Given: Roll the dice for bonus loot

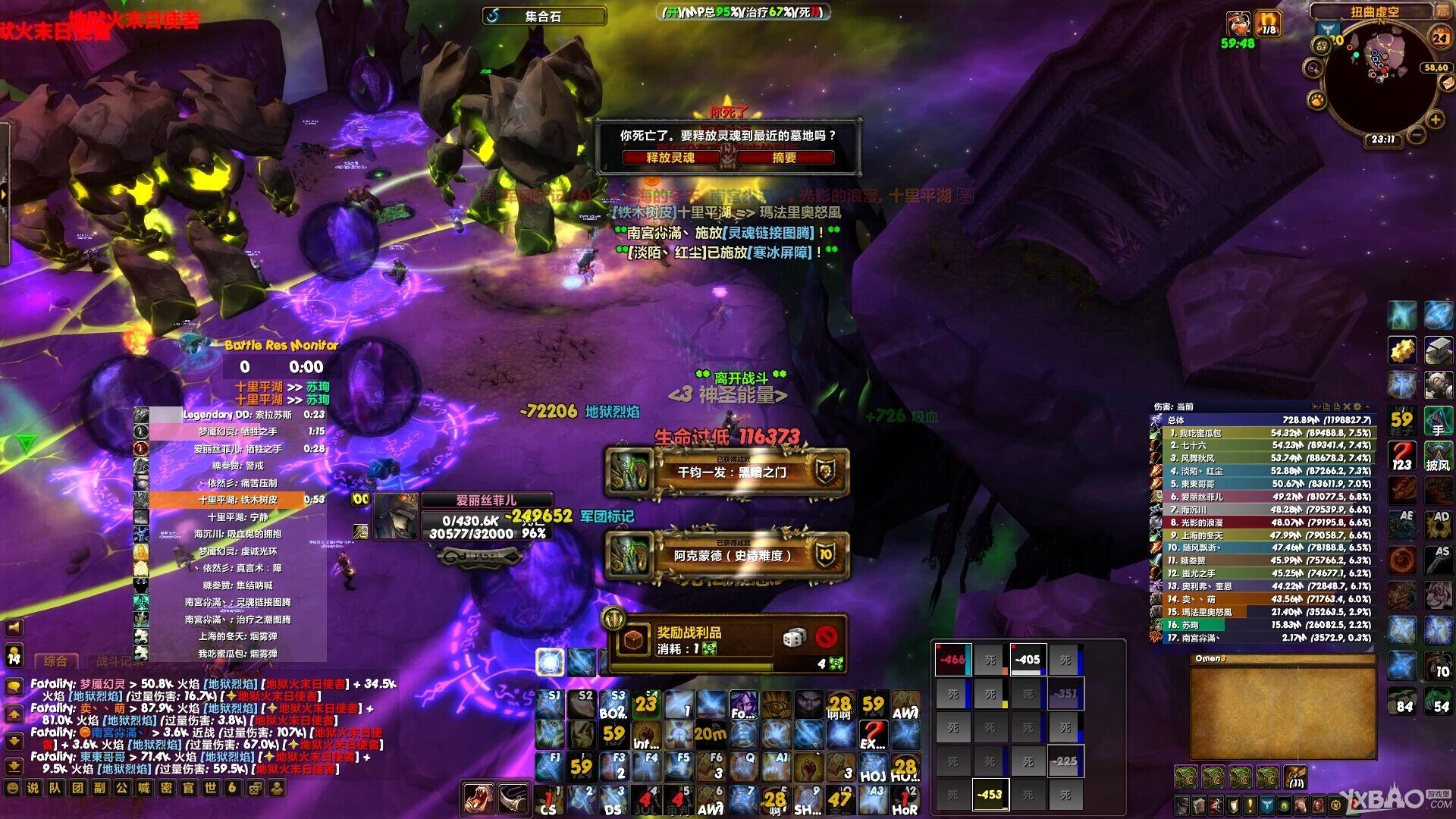Looking at the screenshot, I should click(x=794, y=638).
